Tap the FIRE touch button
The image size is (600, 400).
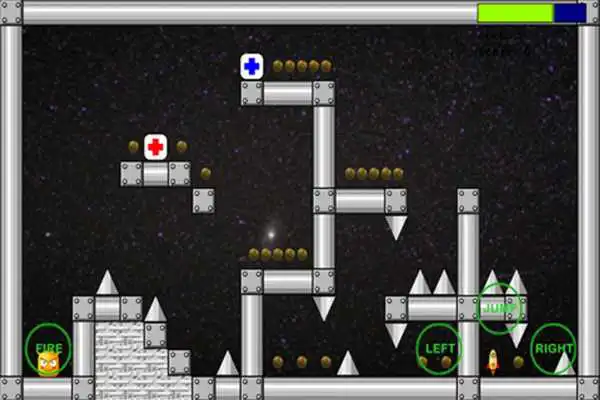48,349
